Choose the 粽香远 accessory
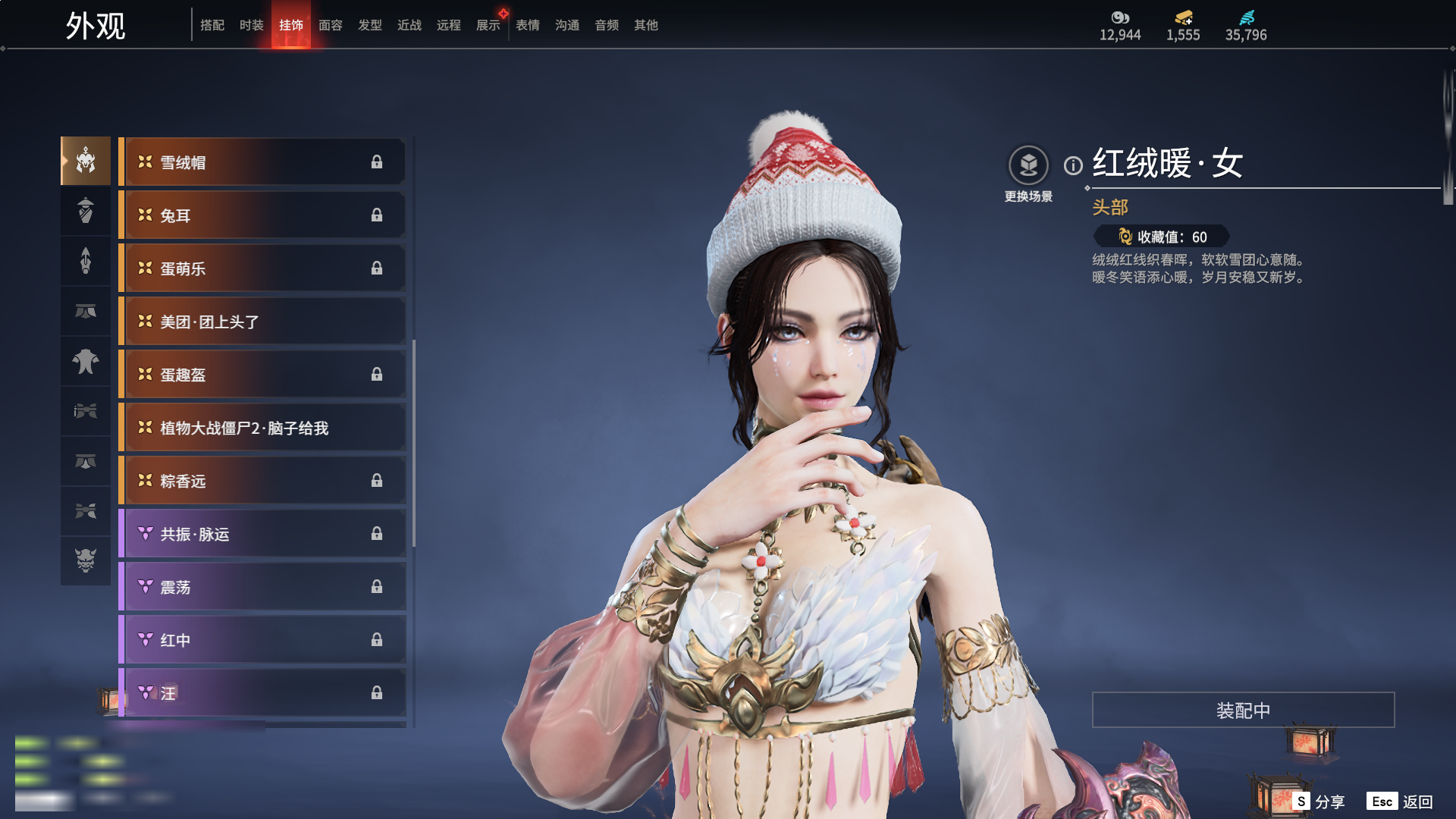 click(x=262, y=481)
